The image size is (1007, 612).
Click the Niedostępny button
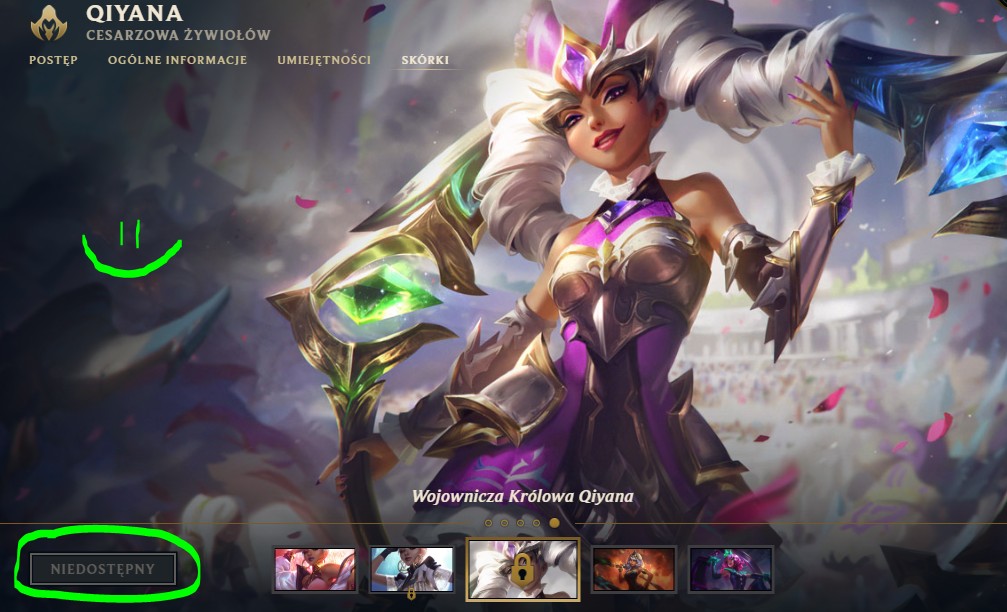(103, 569)
